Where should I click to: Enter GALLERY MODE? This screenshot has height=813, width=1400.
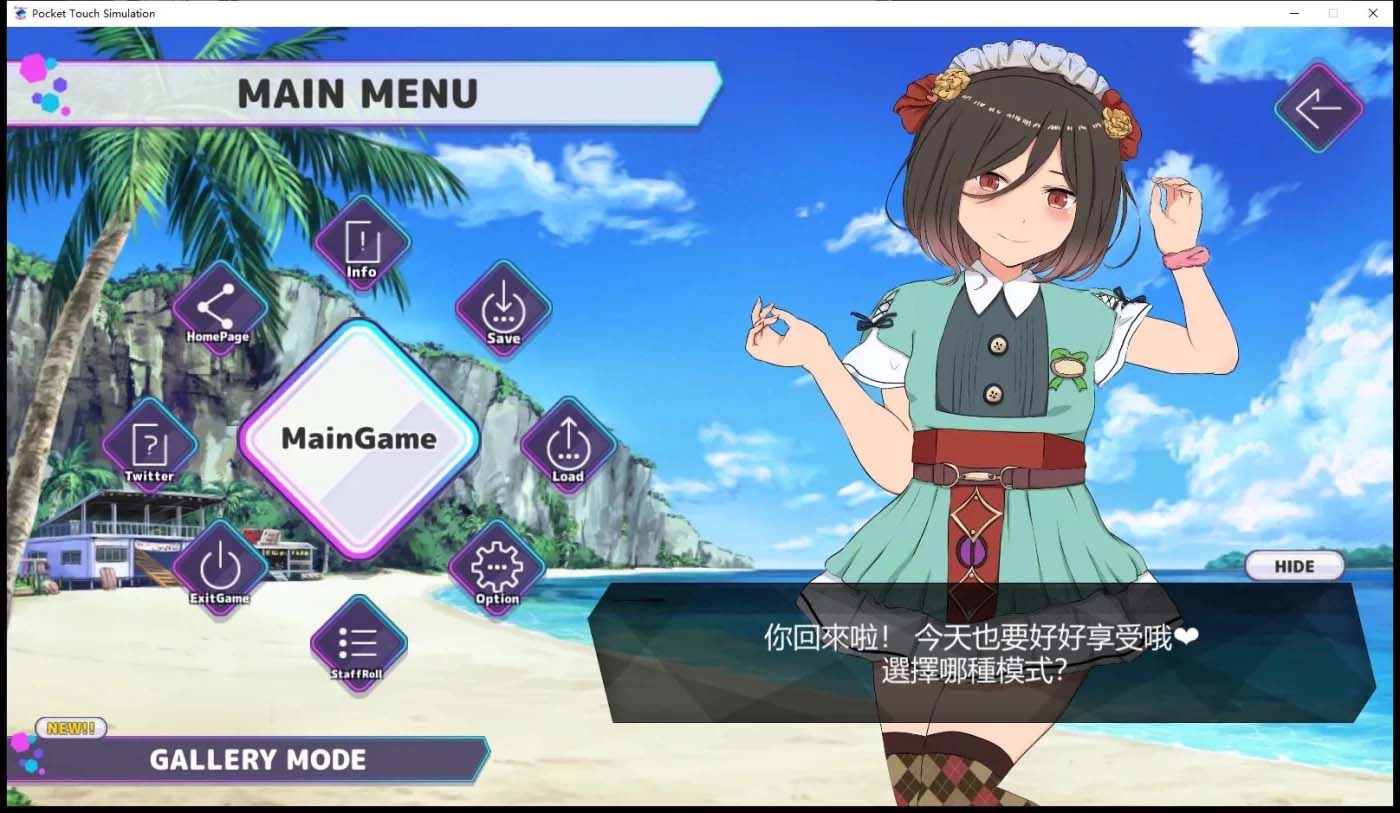pyautogui.click(x=258, y=759)
